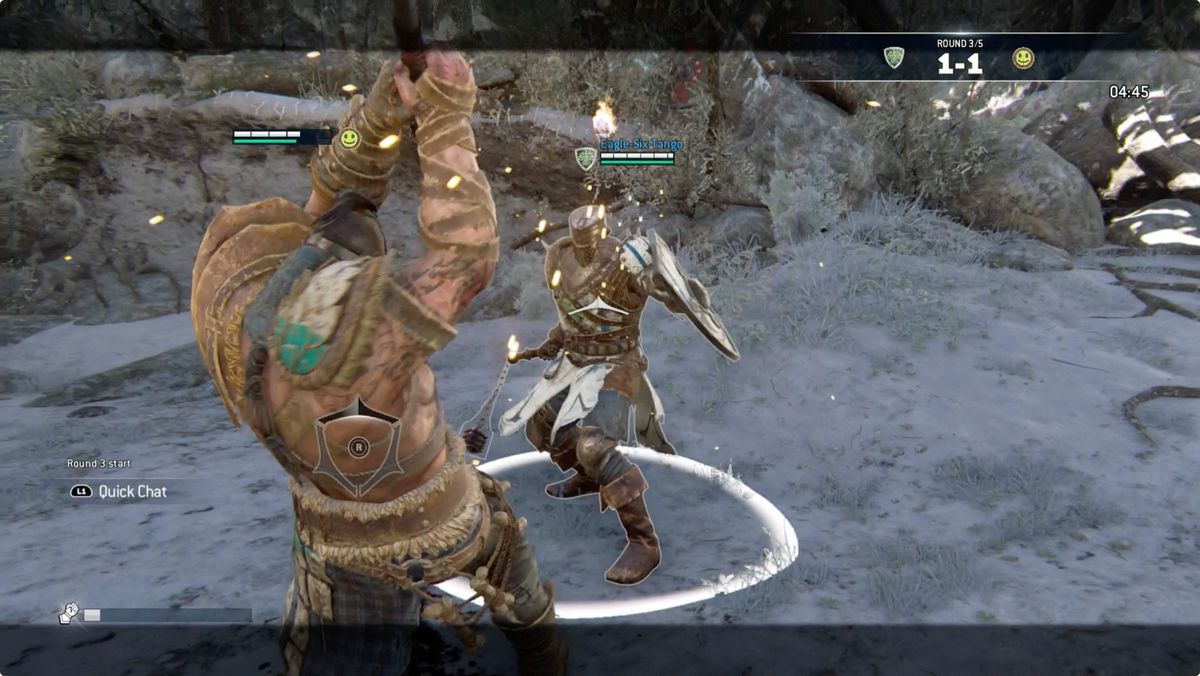Select the green shield emblem on scoreboard
The height and width of the screenshot is (676, 1200).
coord(894,58)
